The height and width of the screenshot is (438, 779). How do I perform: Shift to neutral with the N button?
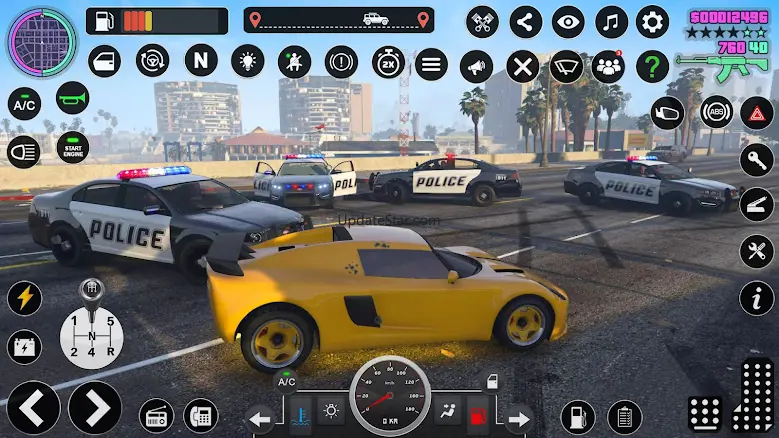coord(200,60)
